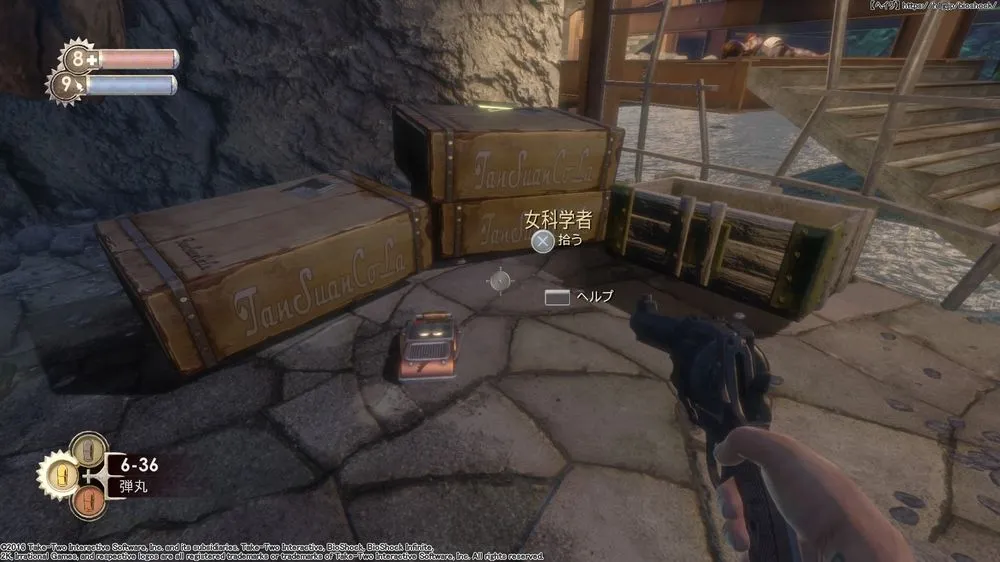The image size is (1000, 562).
Task: Click the first aid kit counter badge
Action: [x=77, y=59]
